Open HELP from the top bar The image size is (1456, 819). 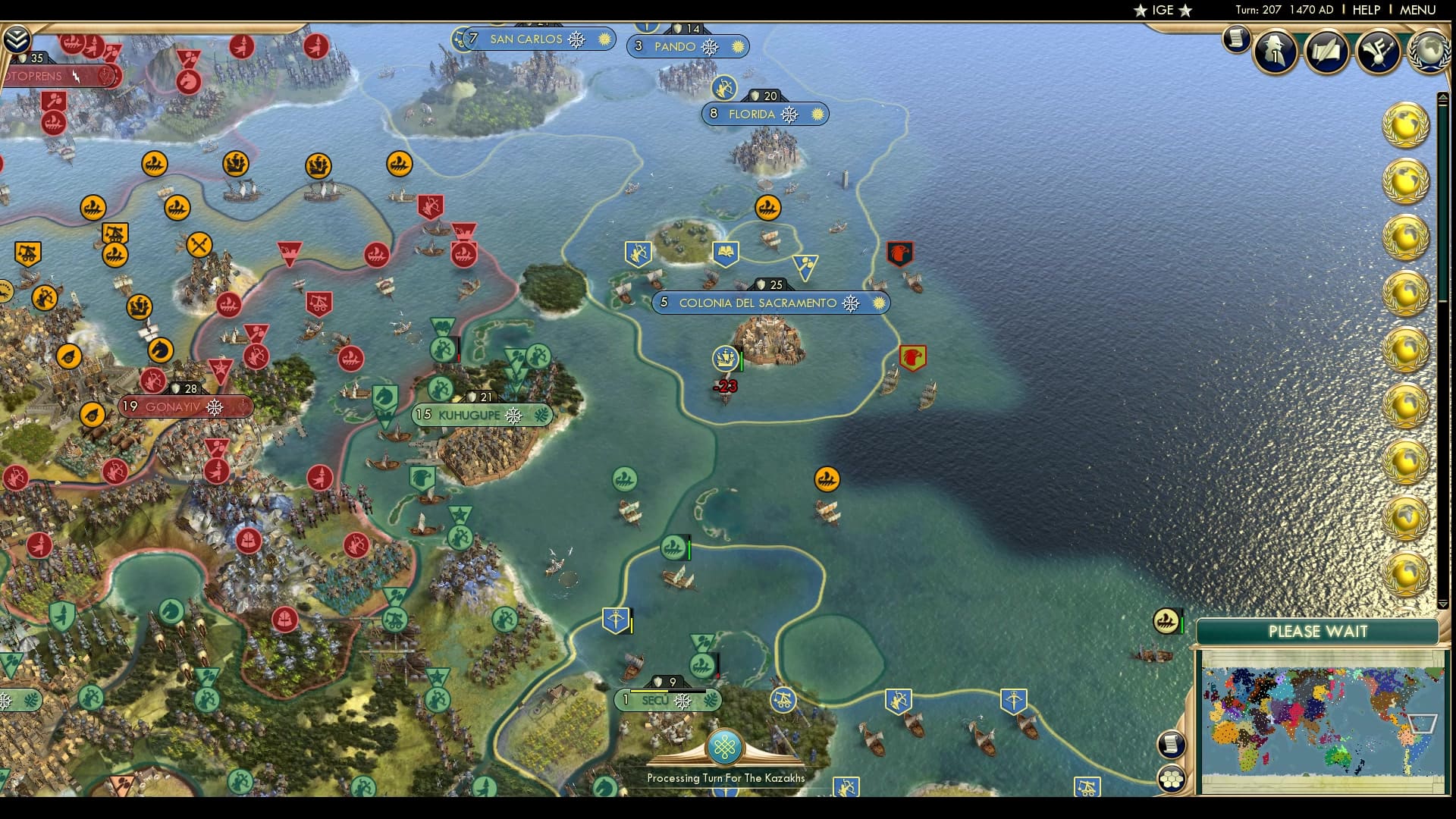click(x=1365, y=10)
